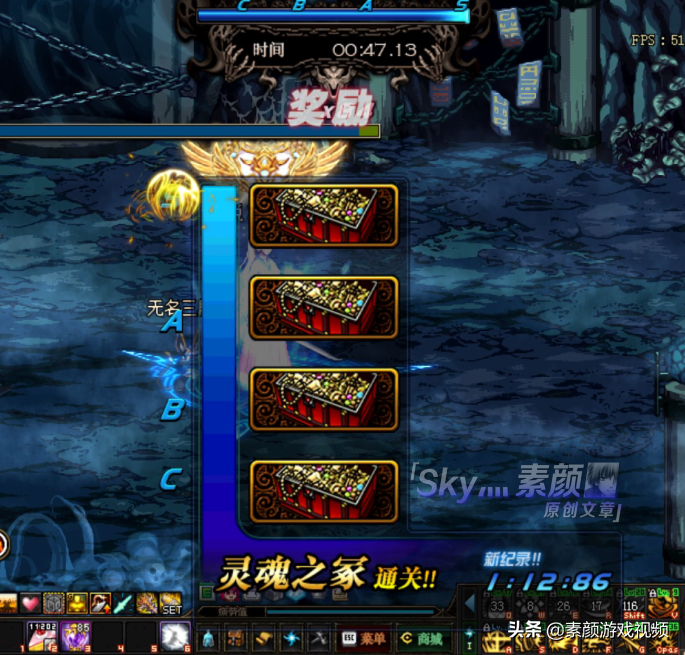Click the blue star skill menu icon
The height and width of the screenshot is (655, 685).
tap(291, 638)
